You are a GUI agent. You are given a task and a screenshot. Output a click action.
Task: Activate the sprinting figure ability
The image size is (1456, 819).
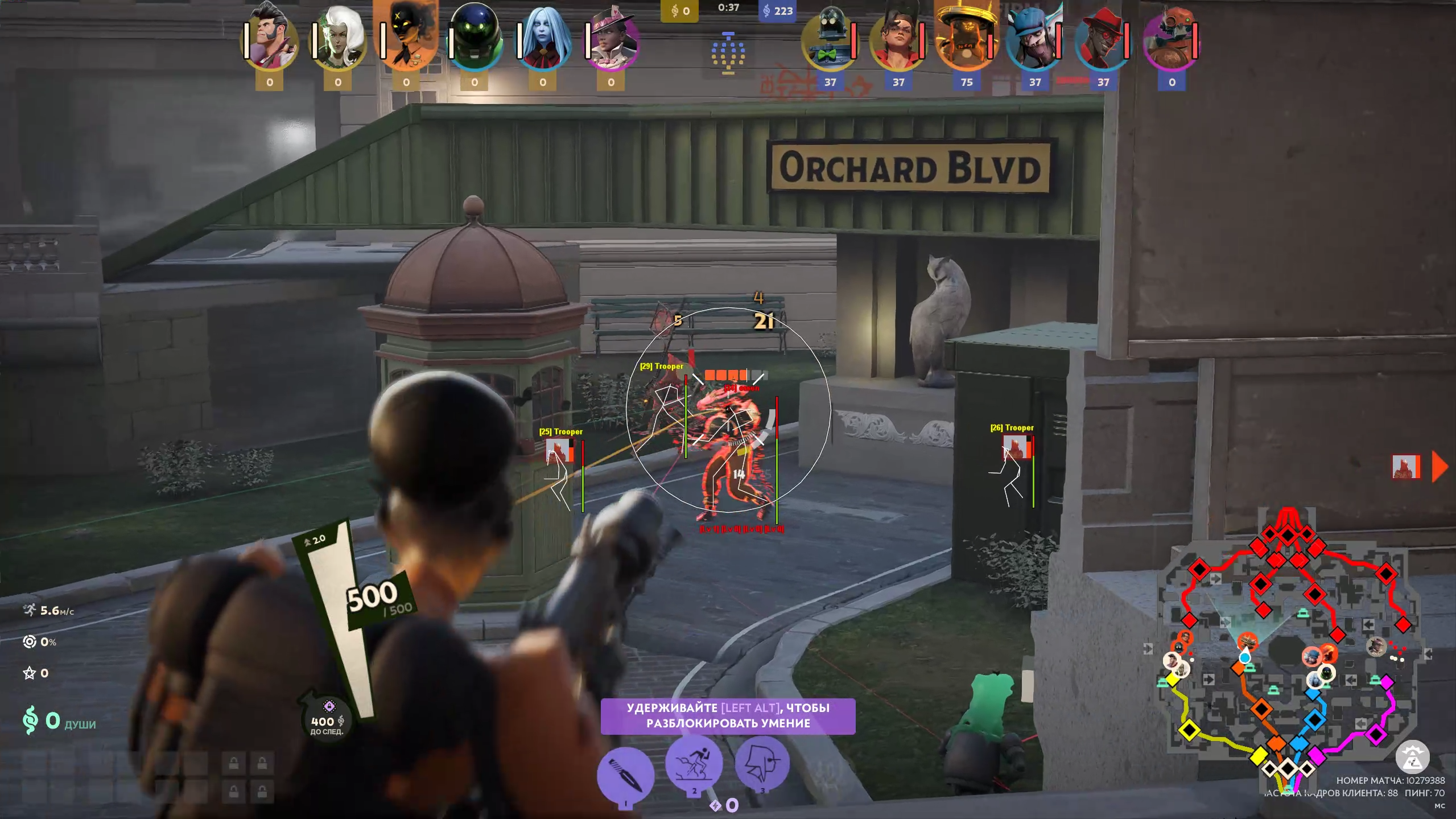pyautogui.click(x=694, y=764)
